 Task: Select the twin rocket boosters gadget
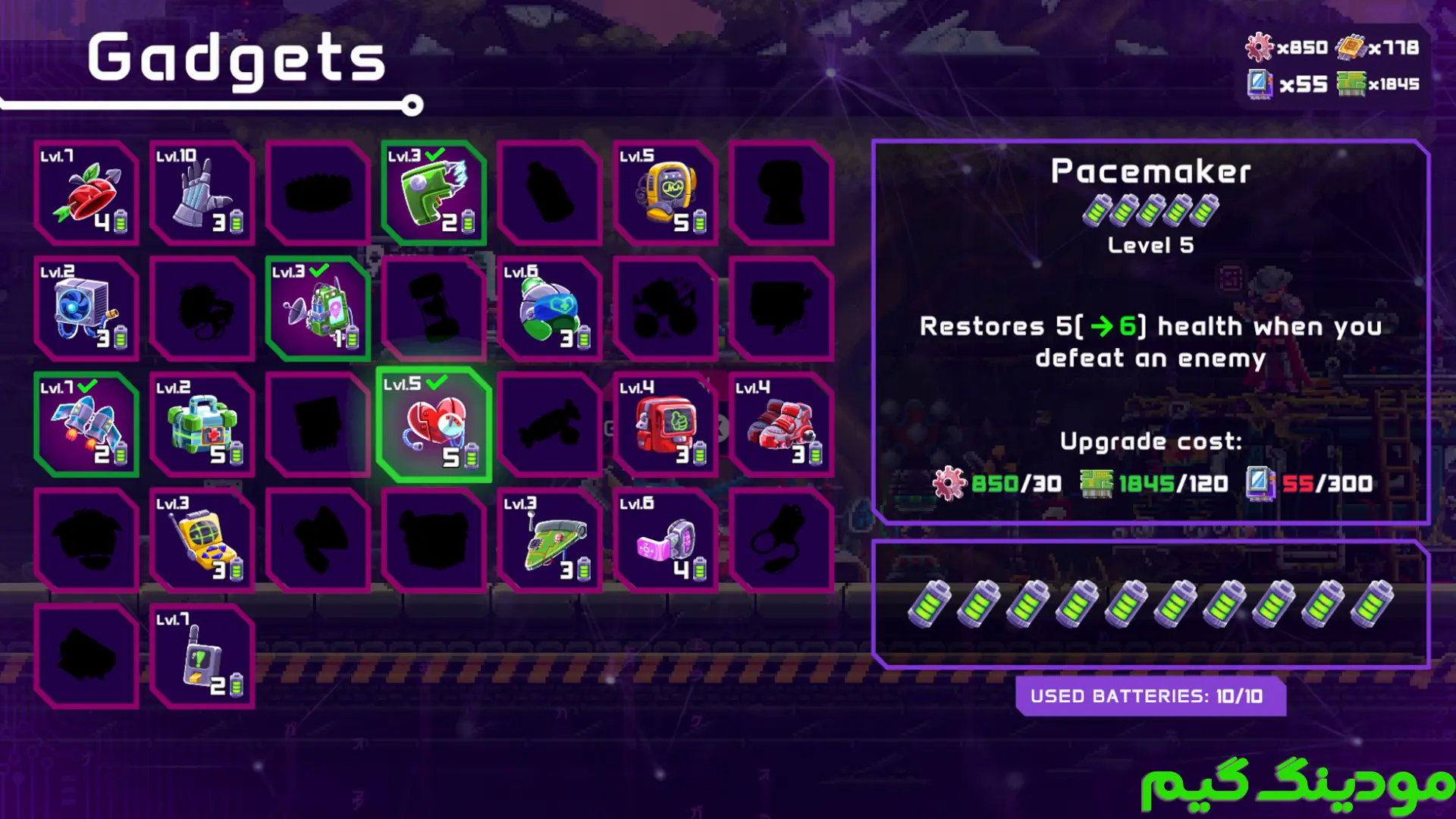click(86, 425)
